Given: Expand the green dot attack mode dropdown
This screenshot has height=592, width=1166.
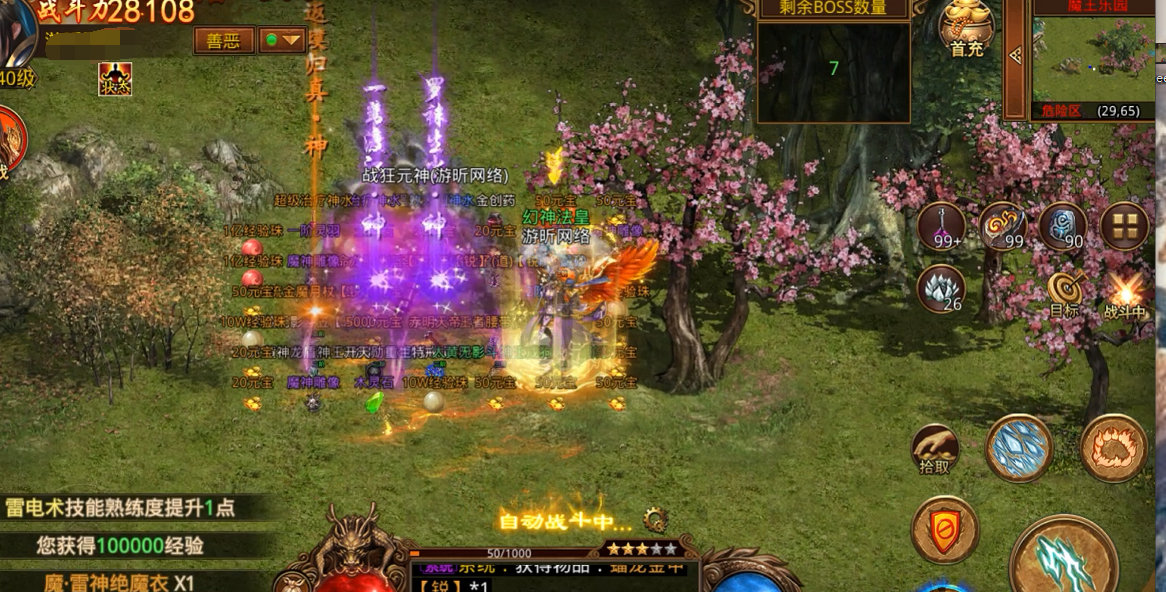Looking at the screenshot, I should [282, 40].
